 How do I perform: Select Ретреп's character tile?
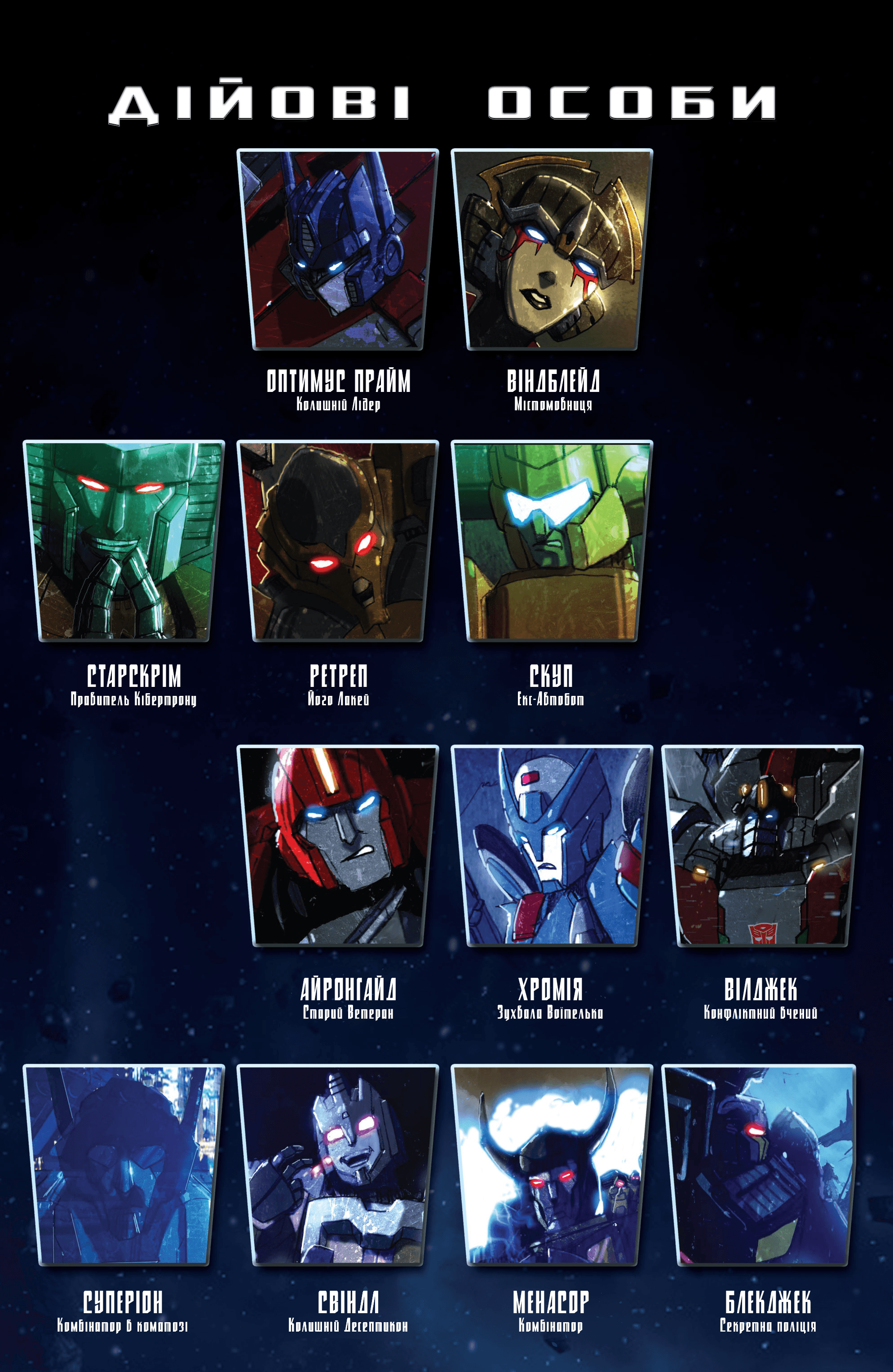[x=337, y=541]
